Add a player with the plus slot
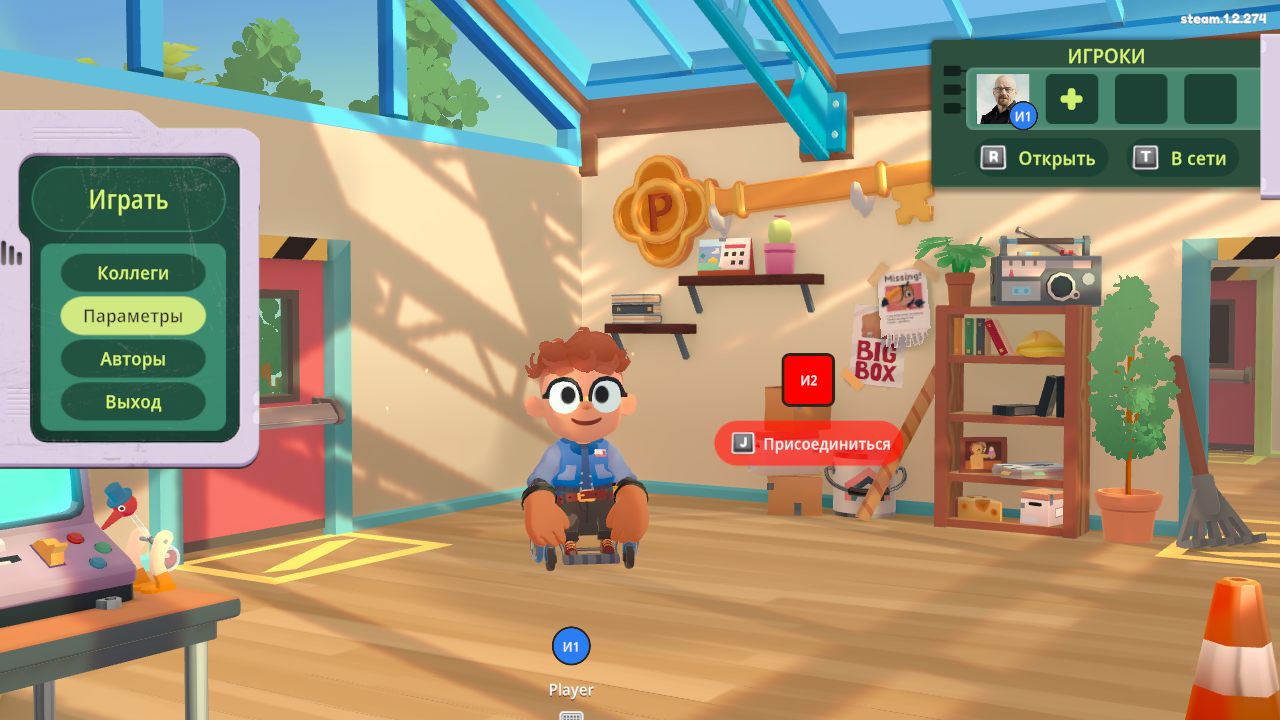The image size is (1280, 720). (1071, 99)
